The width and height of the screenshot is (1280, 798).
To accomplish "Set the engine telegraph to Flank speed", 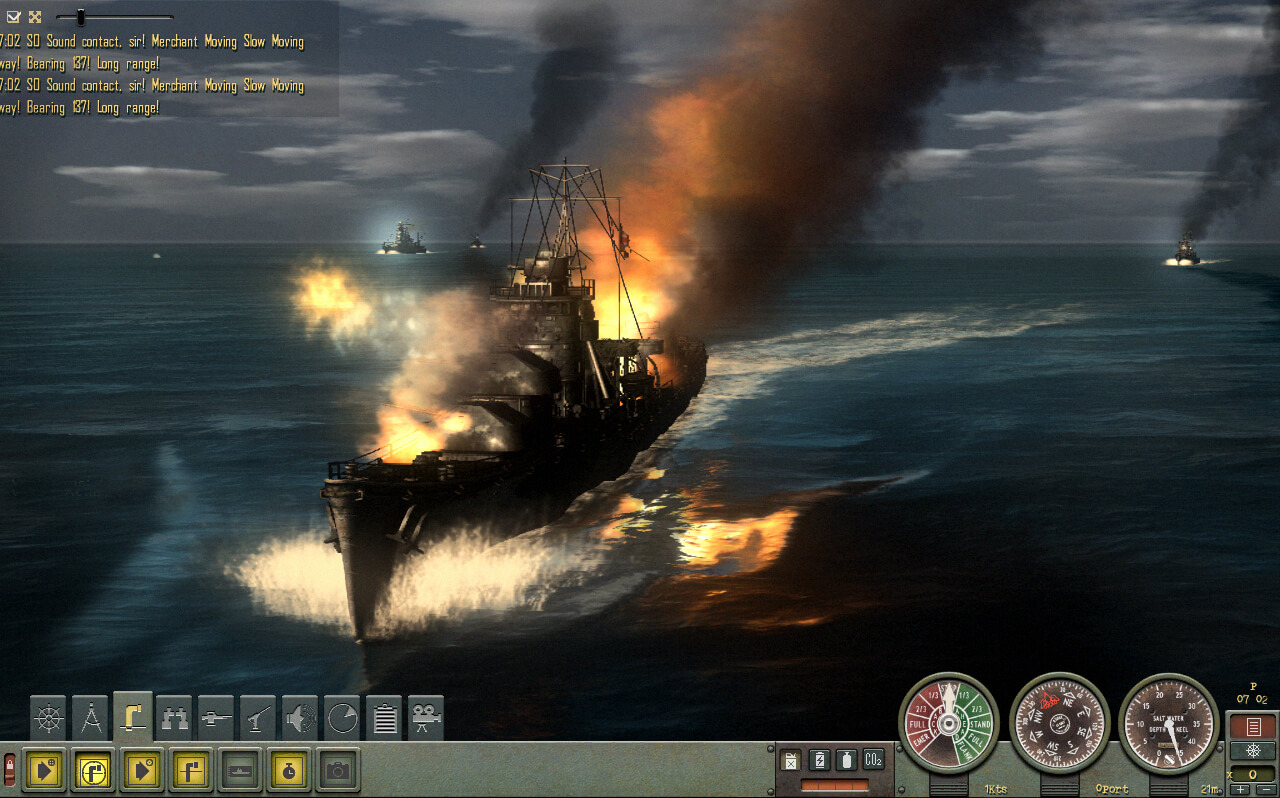I will pos(964,752).
